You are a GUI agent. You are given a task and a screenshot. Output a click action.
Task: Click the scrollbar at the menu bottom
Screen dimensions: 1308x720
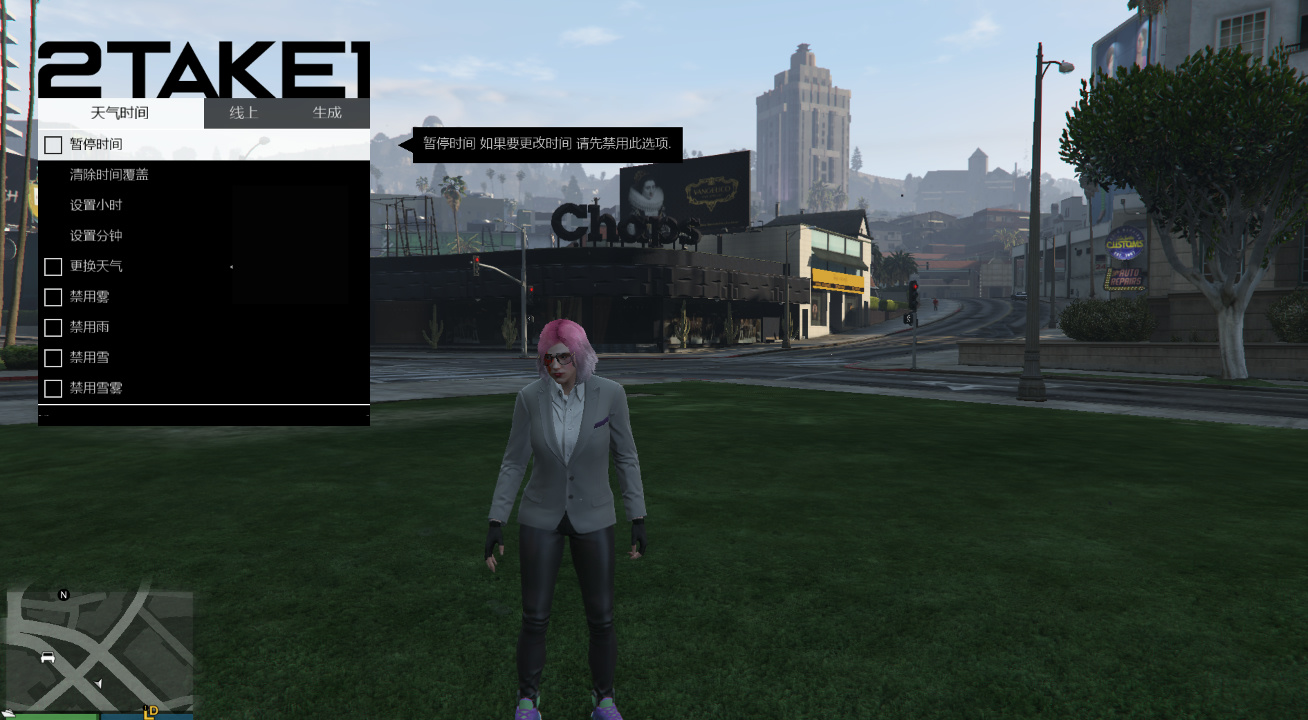(204, 414)
